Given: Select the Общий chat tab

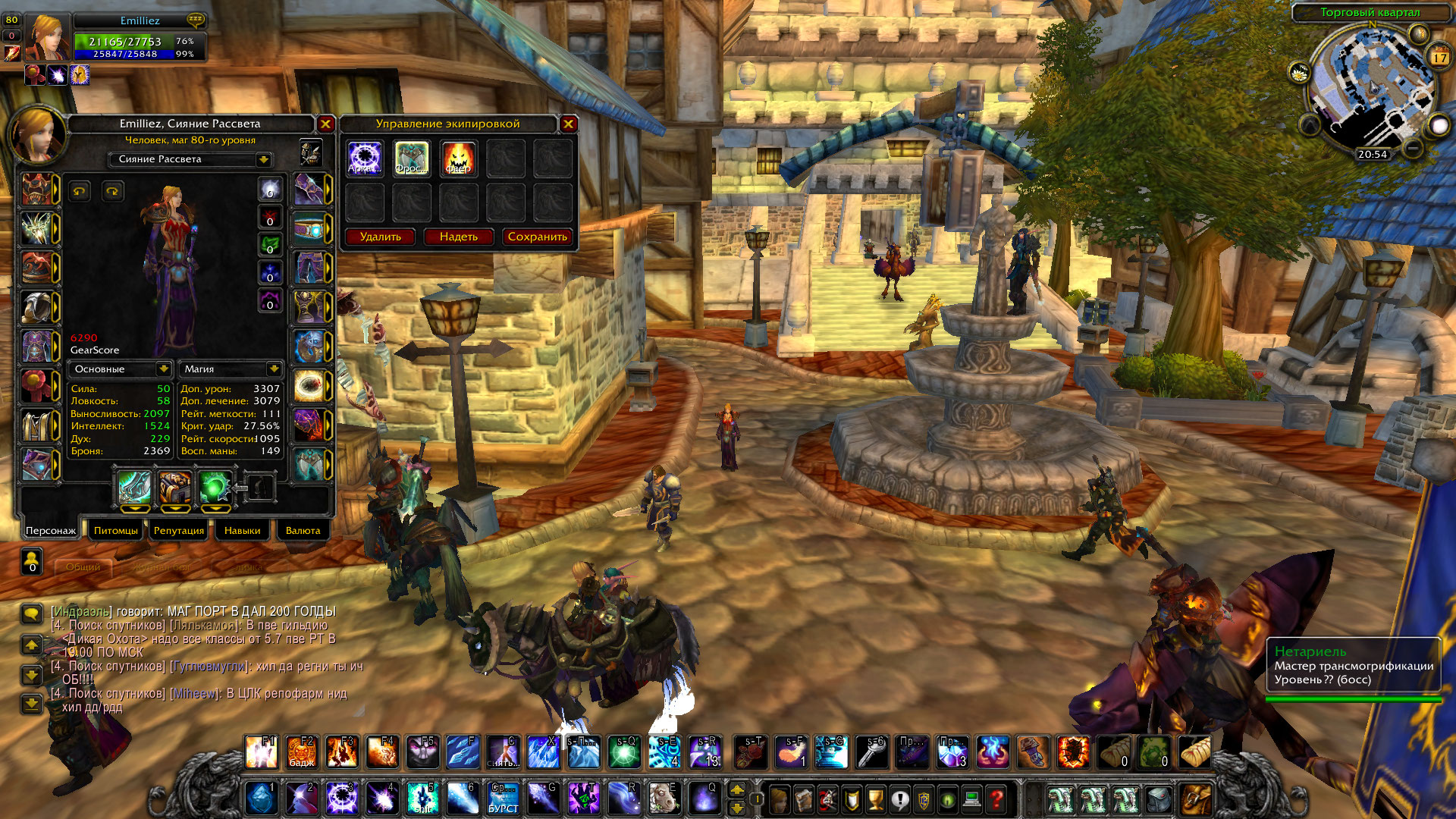Looking at the screenshot, I should pyautogui.click(x=83, y=566).
